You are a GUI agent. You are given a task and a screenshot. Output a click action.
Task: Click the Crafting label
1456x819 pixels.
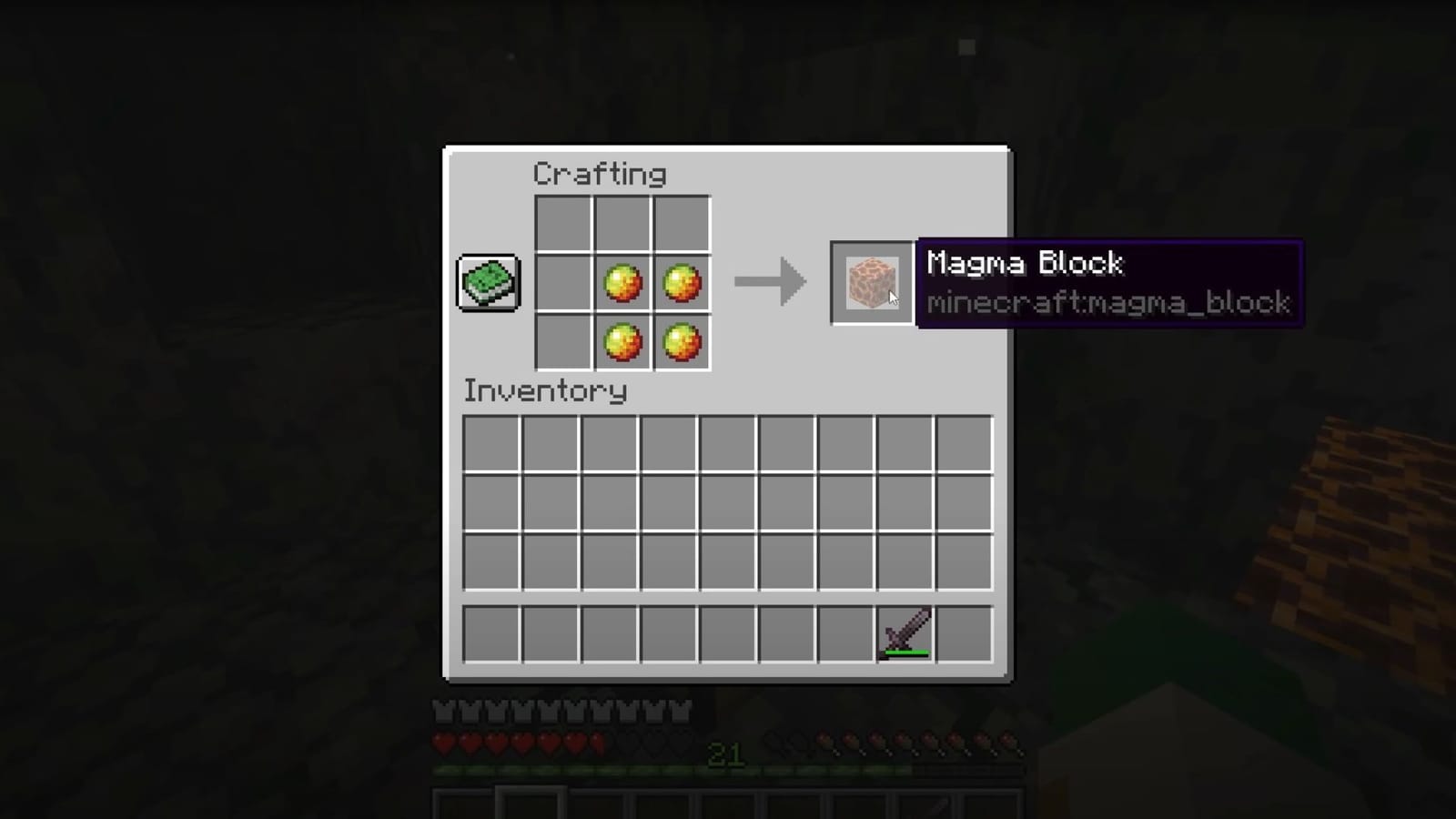[x=598, y=173]
